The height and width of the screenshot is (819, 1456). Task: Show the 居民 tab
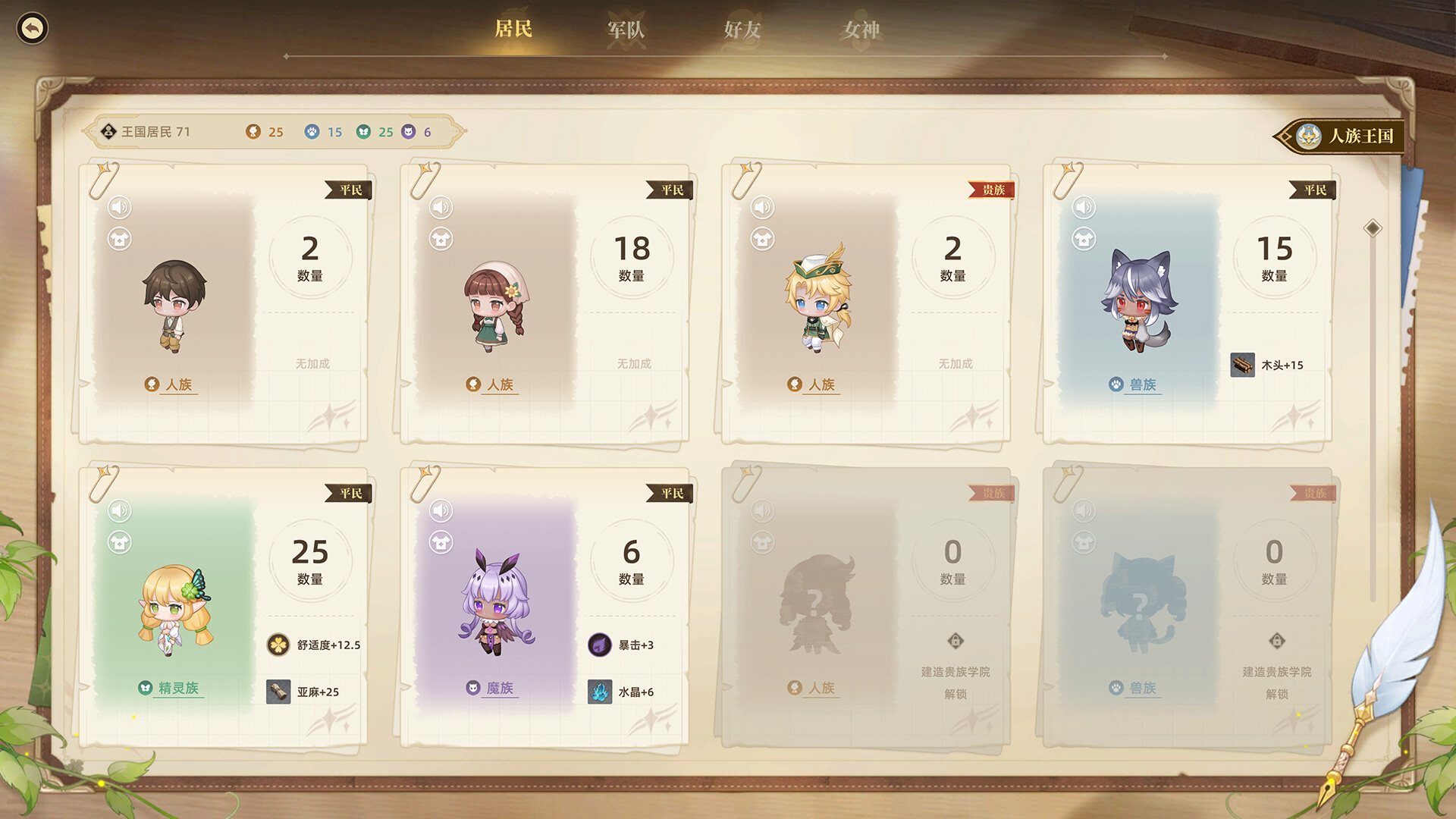pos(513,30)
